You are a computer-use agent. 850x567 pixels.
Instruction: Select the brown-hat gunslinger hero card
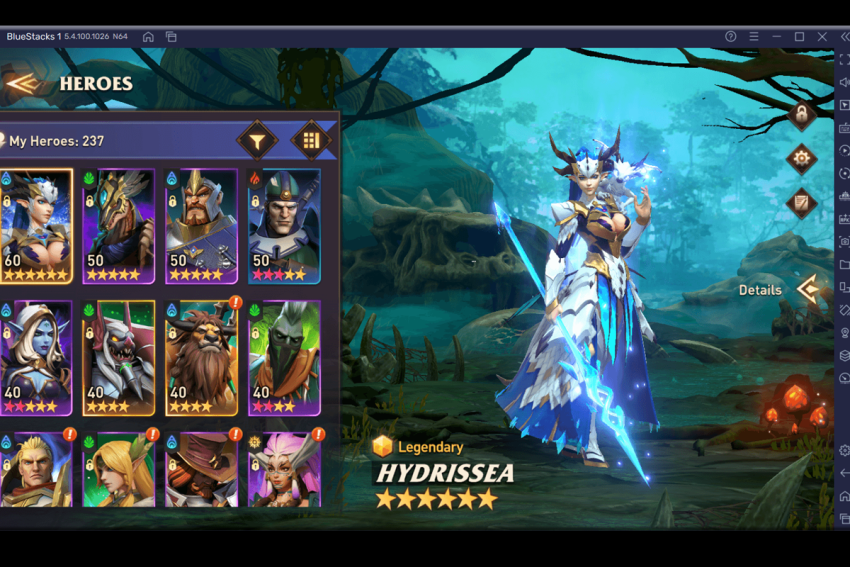coord(201,470)
